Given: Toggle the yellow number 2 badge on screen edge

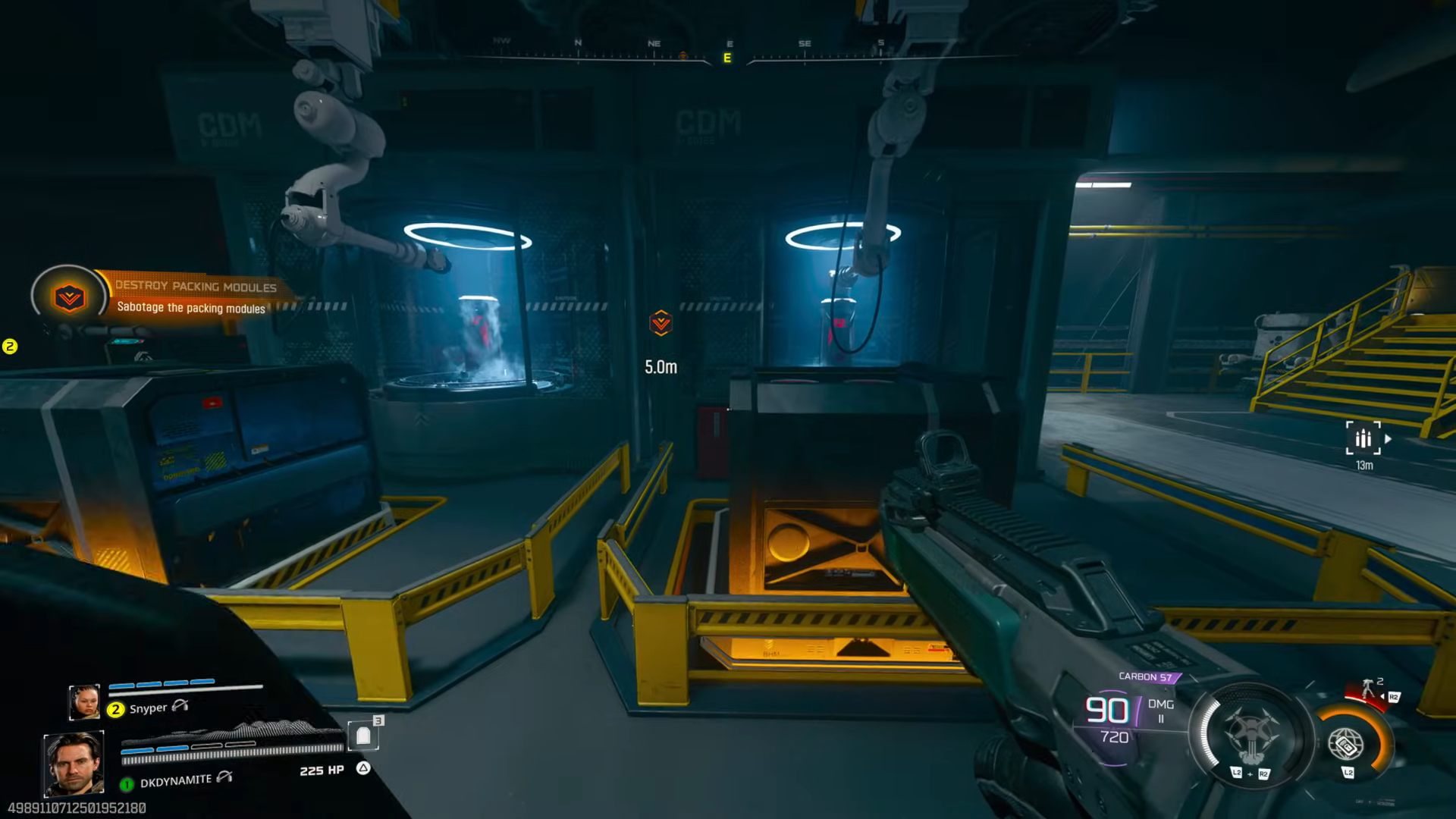Looking at the screenshot, I should pyautogui.click(x=9, y=345).
